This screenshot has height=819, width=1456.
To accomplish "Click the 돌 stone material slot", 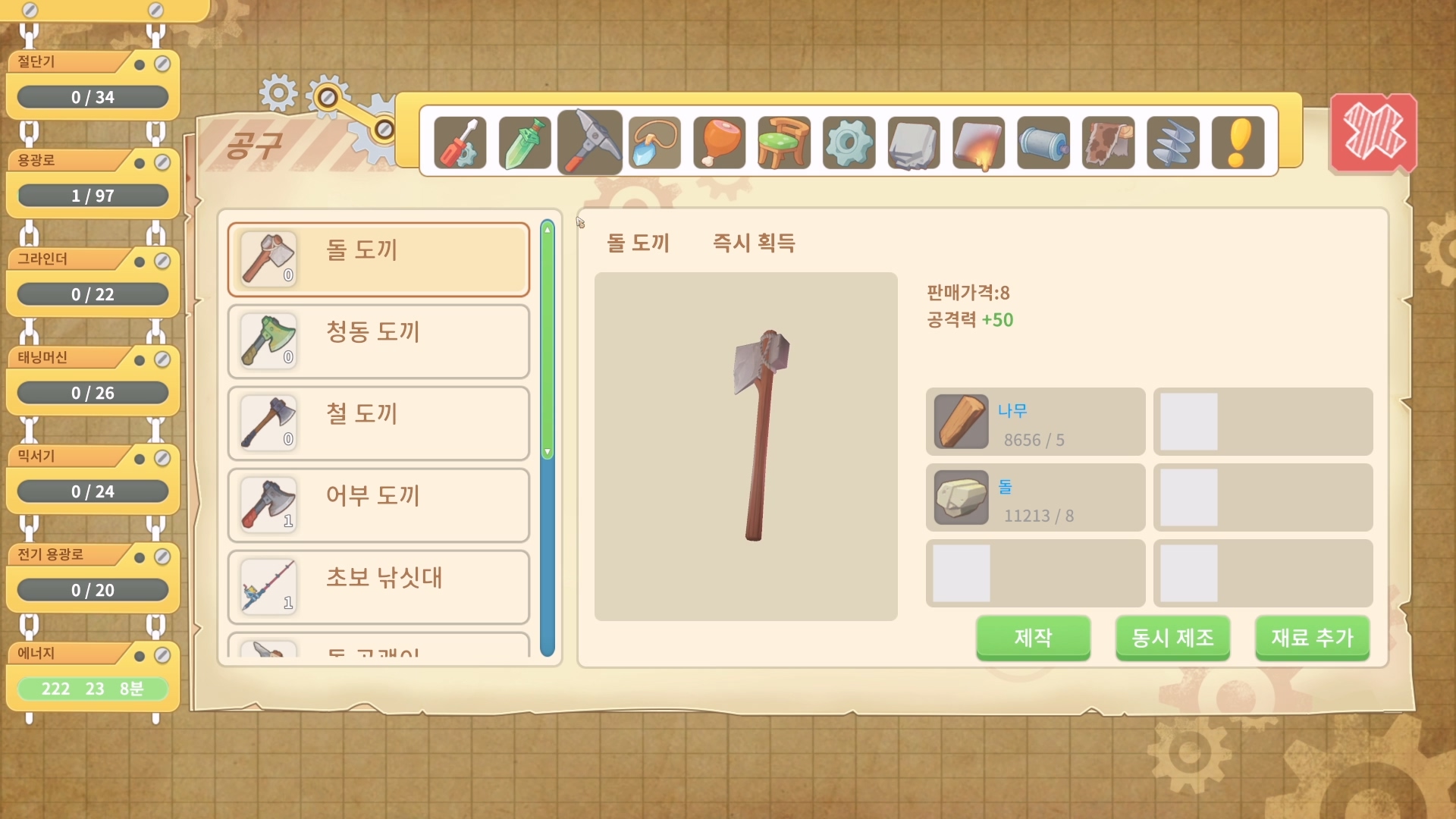I will (1035, 497).
